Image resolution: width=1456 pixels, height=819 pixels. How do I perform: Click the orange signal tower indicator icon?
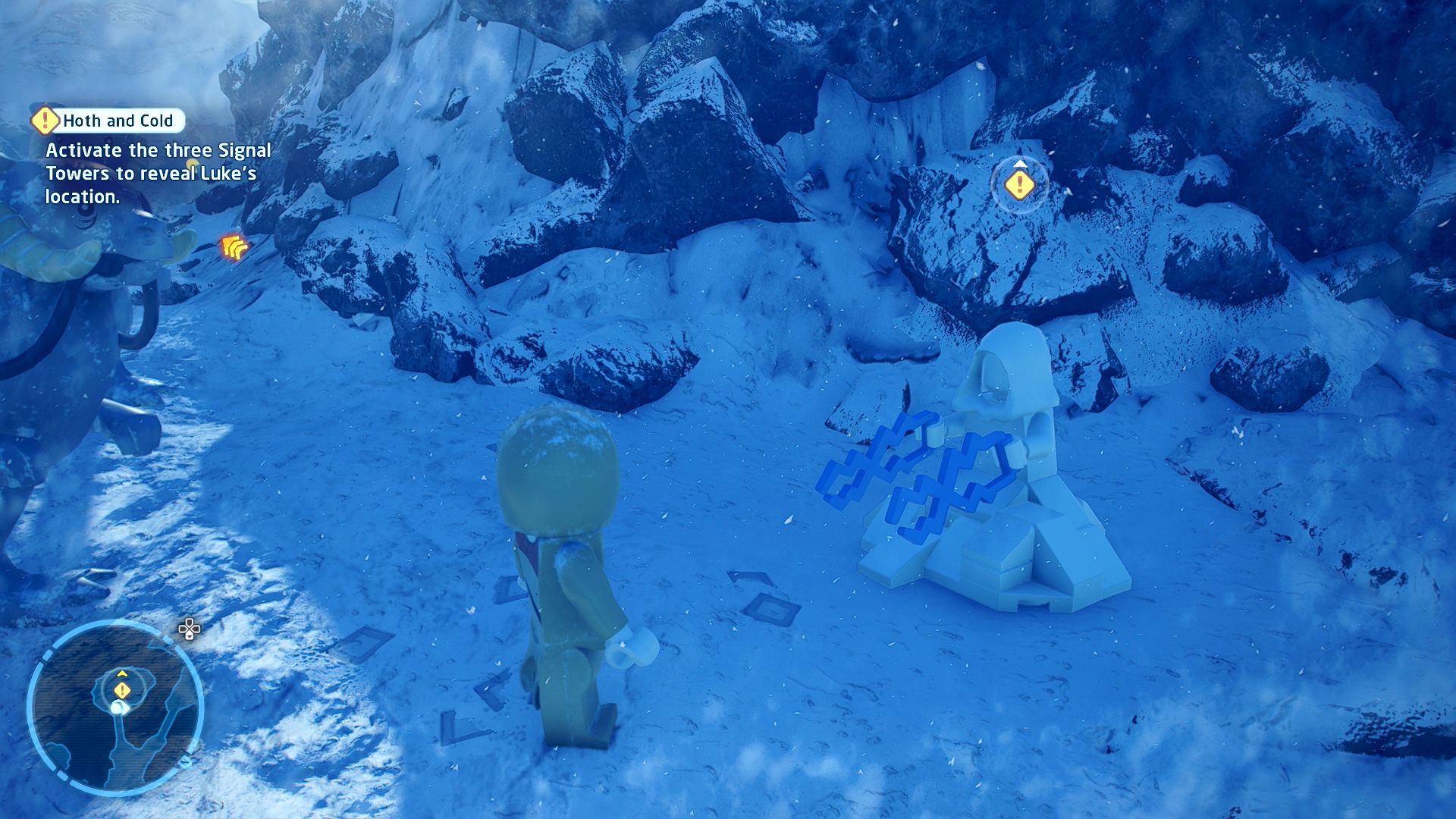click(234, 247)
